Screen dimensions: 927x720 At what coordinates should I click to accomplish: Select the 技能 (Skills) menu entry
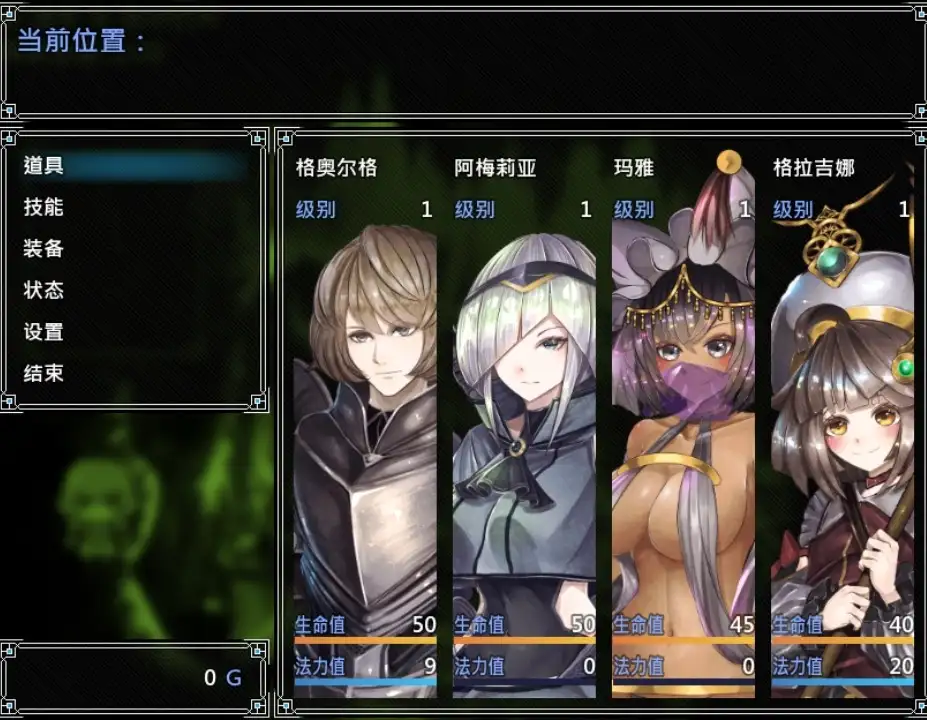44,207
